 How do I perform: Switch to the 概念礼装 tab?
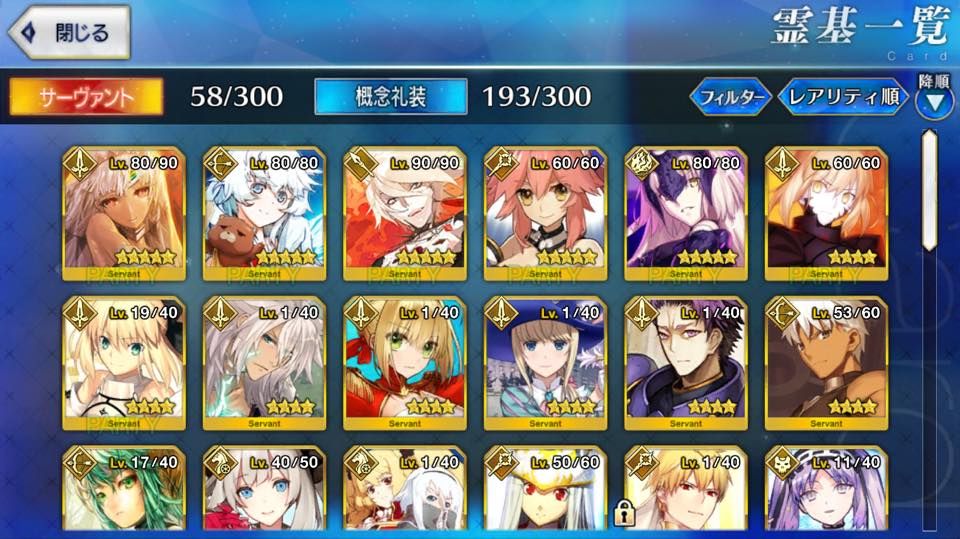pyautogui.click(x=390, y=96)
